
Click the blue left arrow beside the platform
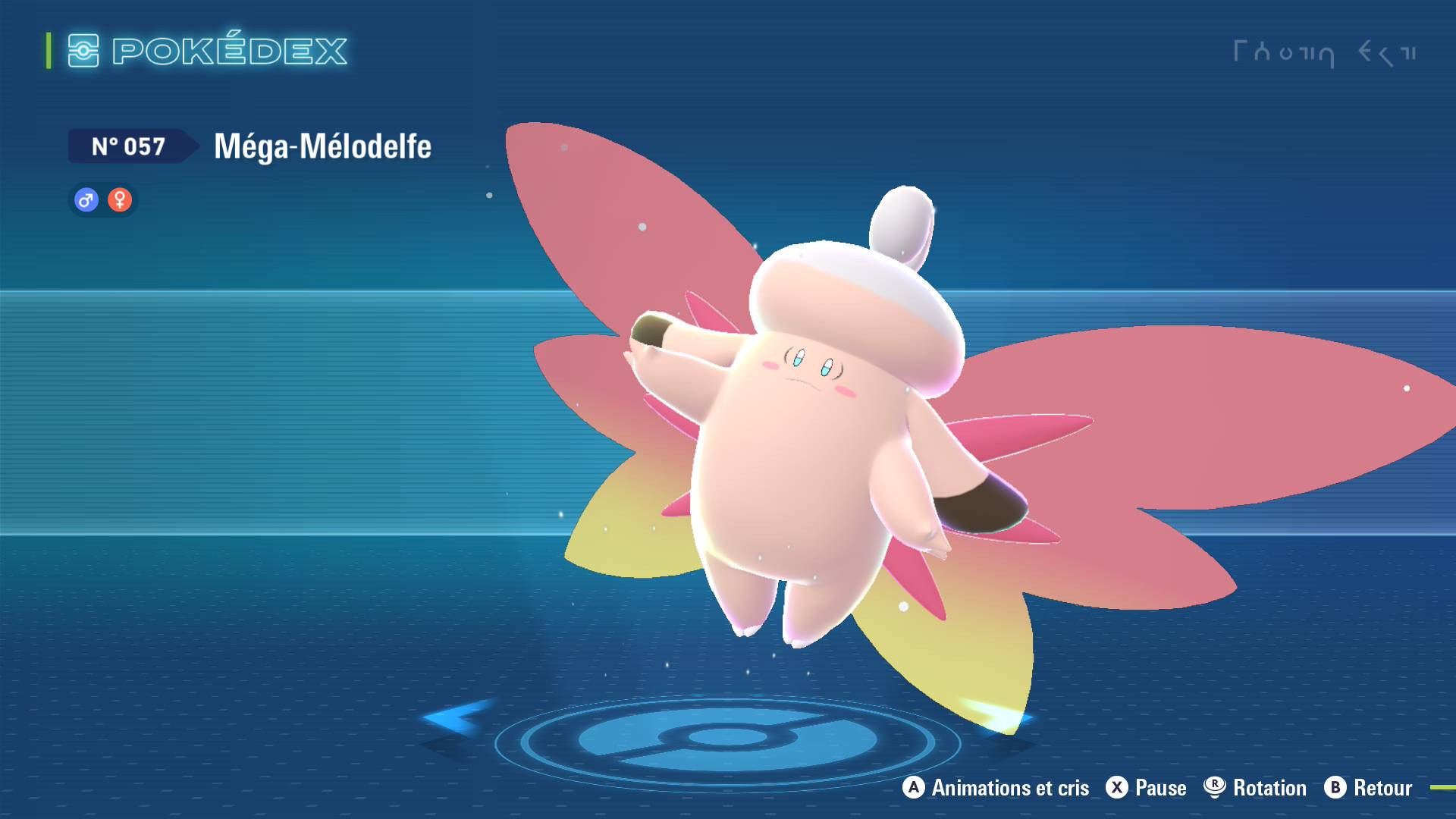point(453,717)
